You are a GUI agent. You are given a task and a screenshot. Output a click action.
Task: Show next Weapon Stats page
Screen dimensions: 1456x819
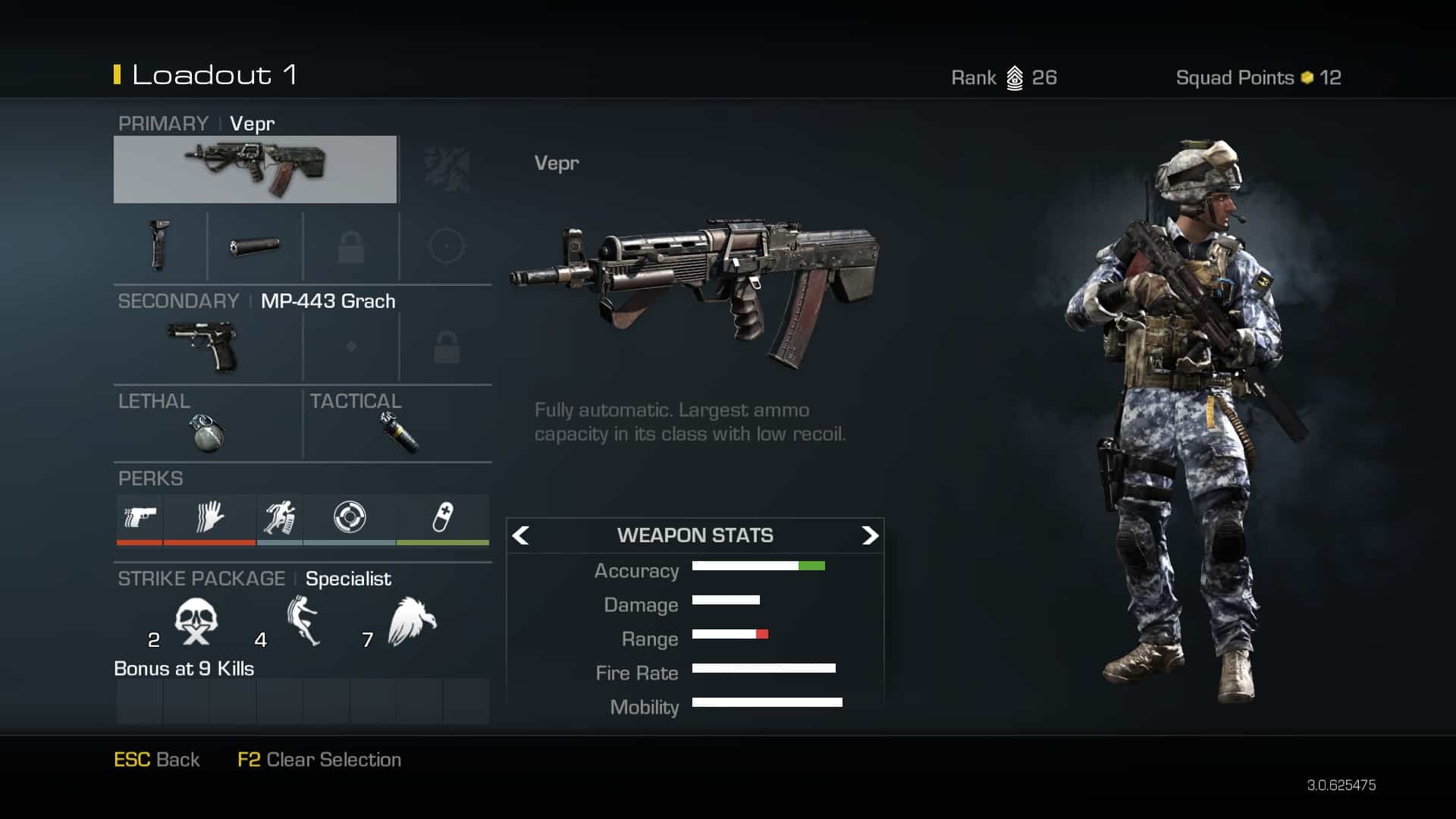869,535
